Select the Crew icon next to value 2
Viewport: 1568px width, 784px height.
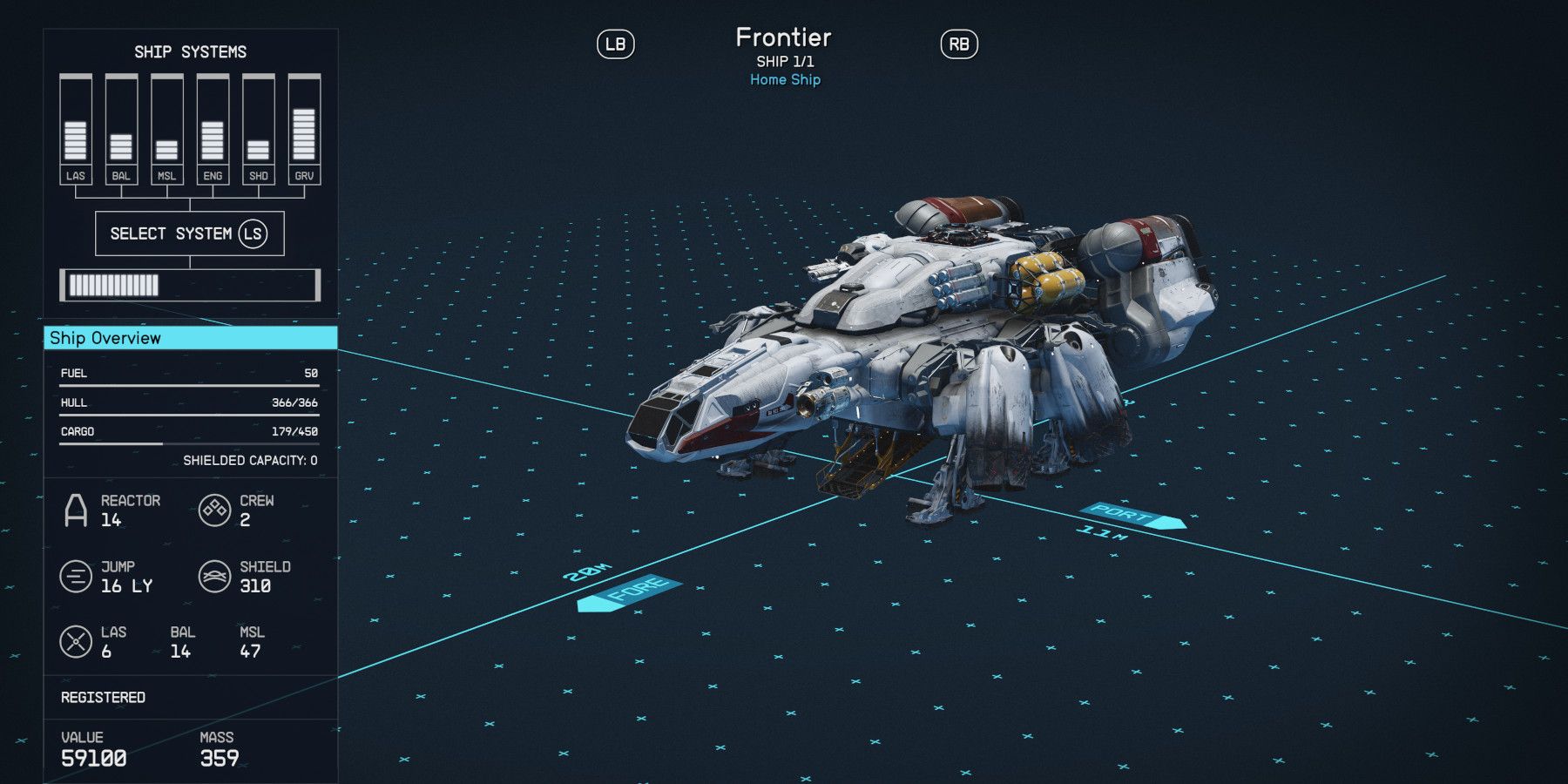tap(213, 507)
